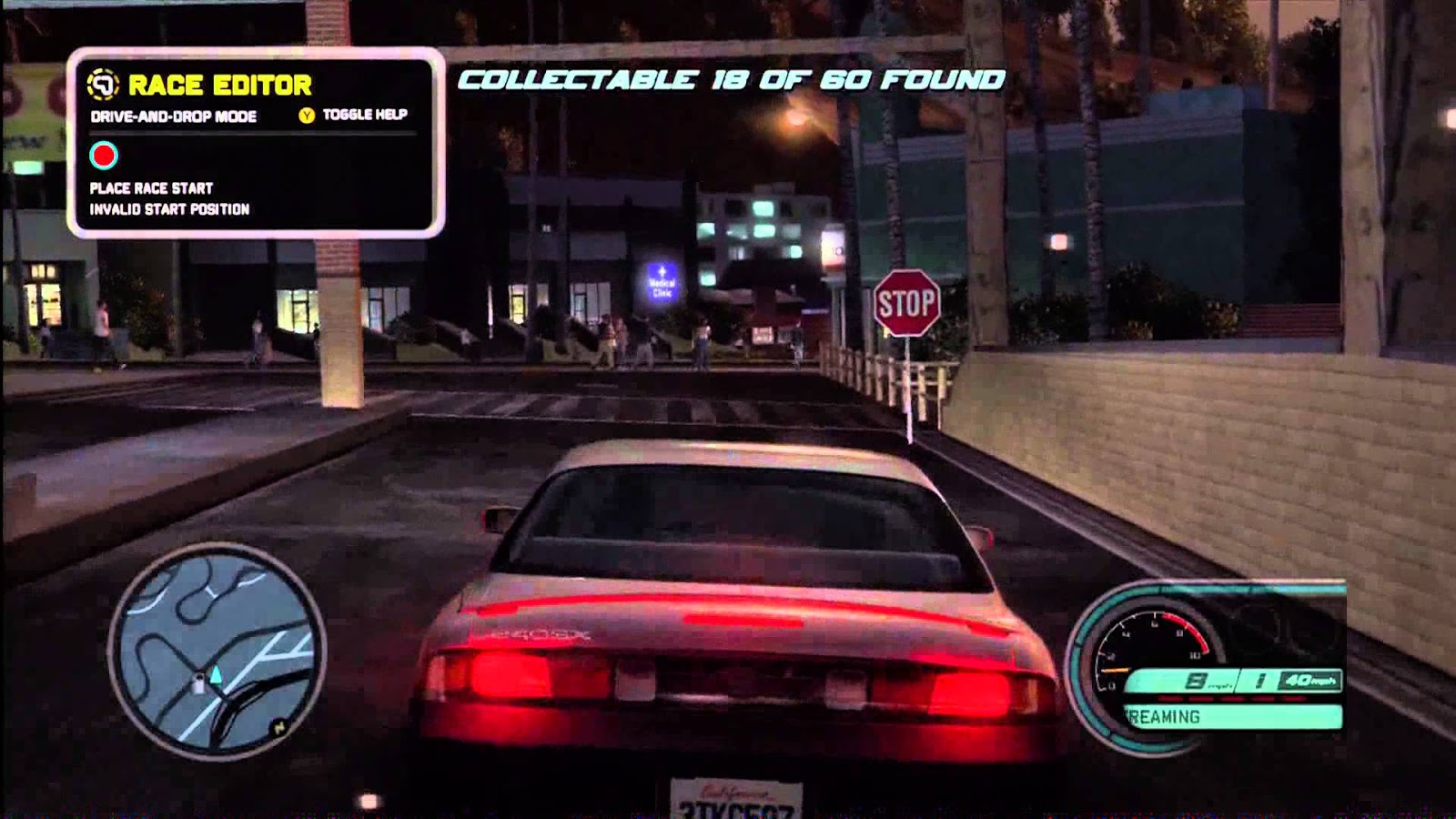Viewport: 1456px width, 819px height.
Task: Click the Race Editor track icon
Action: 104,84
